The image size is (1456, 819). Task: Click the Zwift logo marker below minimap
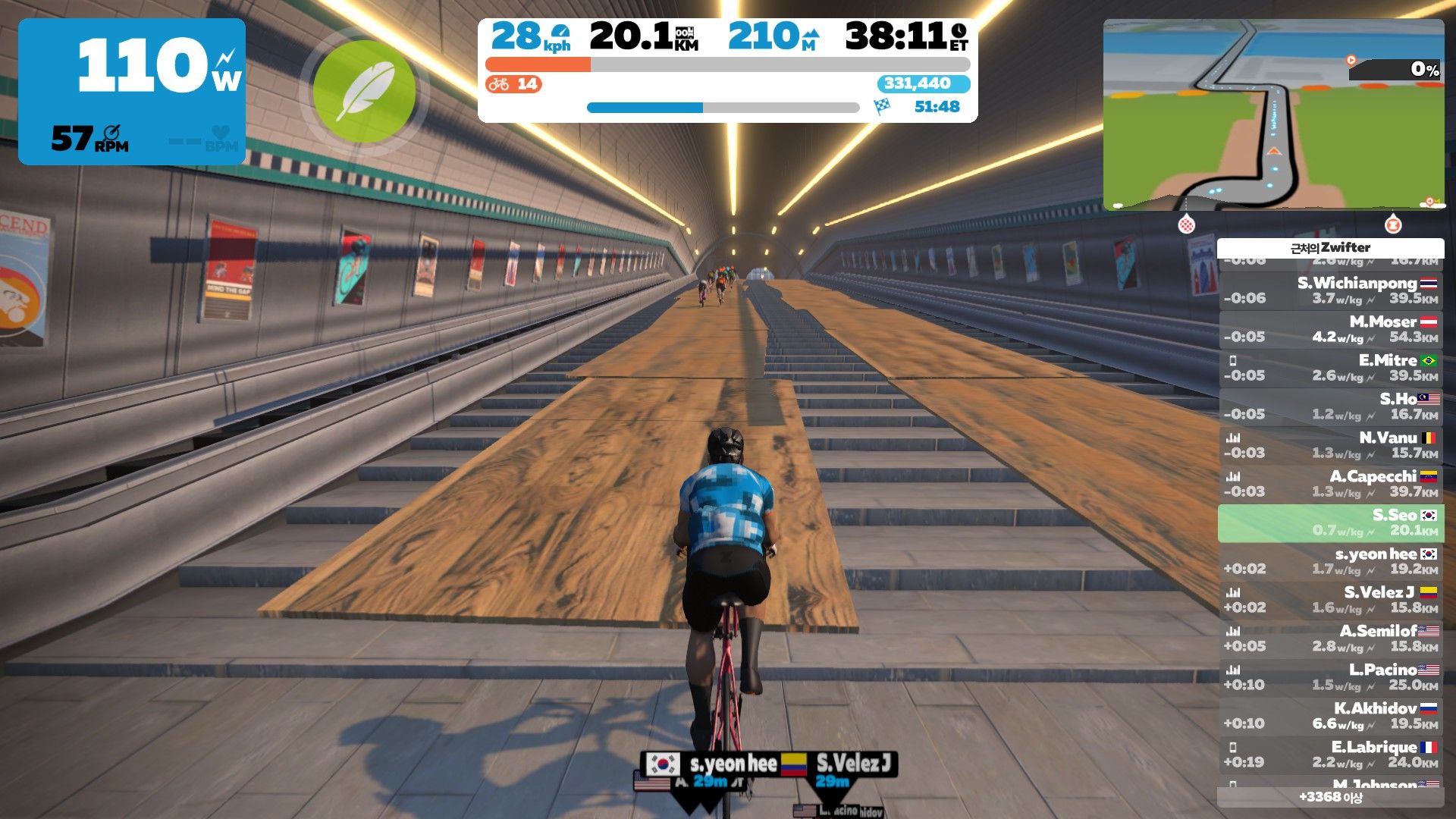pyautogui.click(x=1392, y=224)
